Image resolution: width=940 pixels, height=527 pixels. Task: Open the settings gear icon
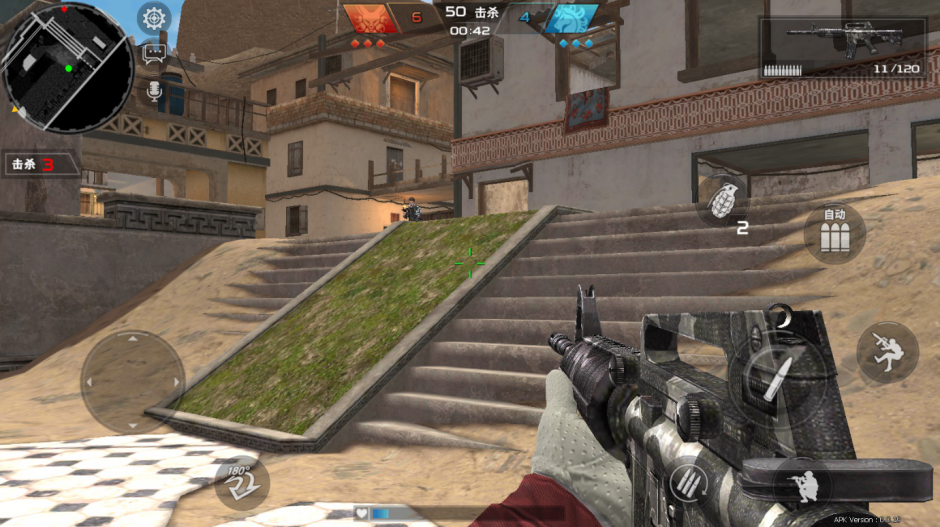point(153,18)
